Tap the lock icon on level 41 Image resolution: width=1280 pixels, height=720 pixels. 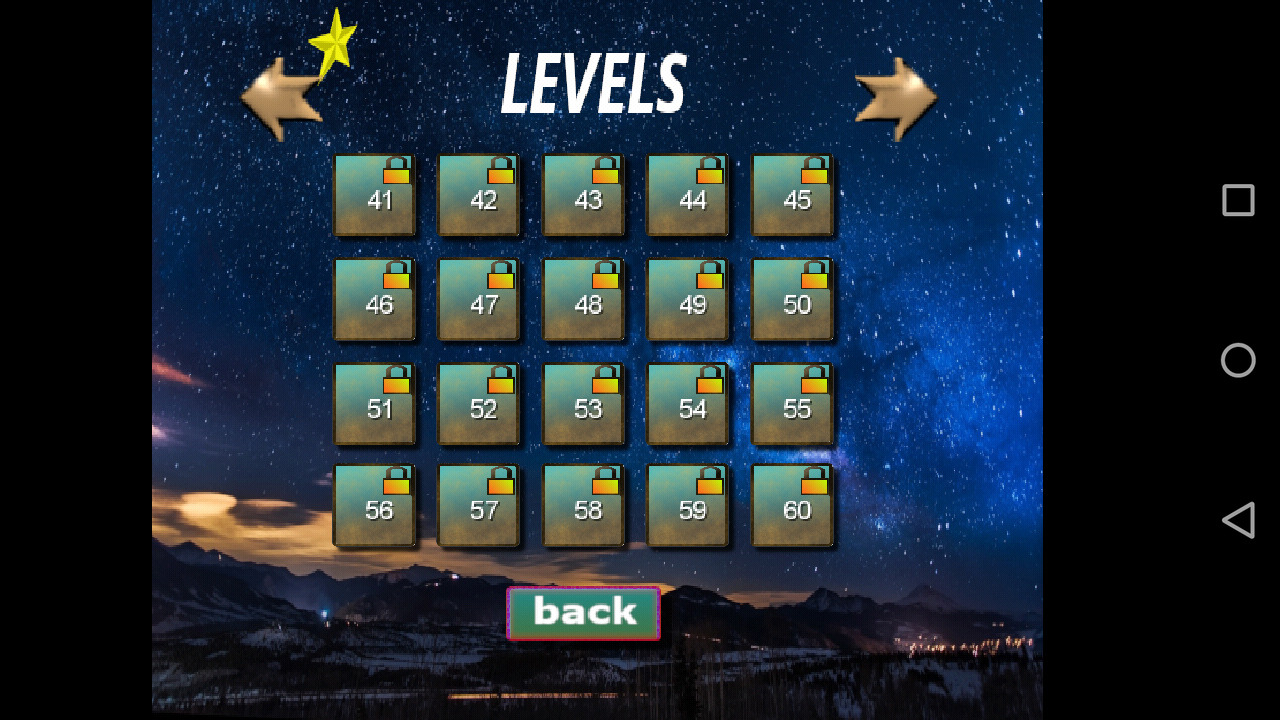[398, 170]
